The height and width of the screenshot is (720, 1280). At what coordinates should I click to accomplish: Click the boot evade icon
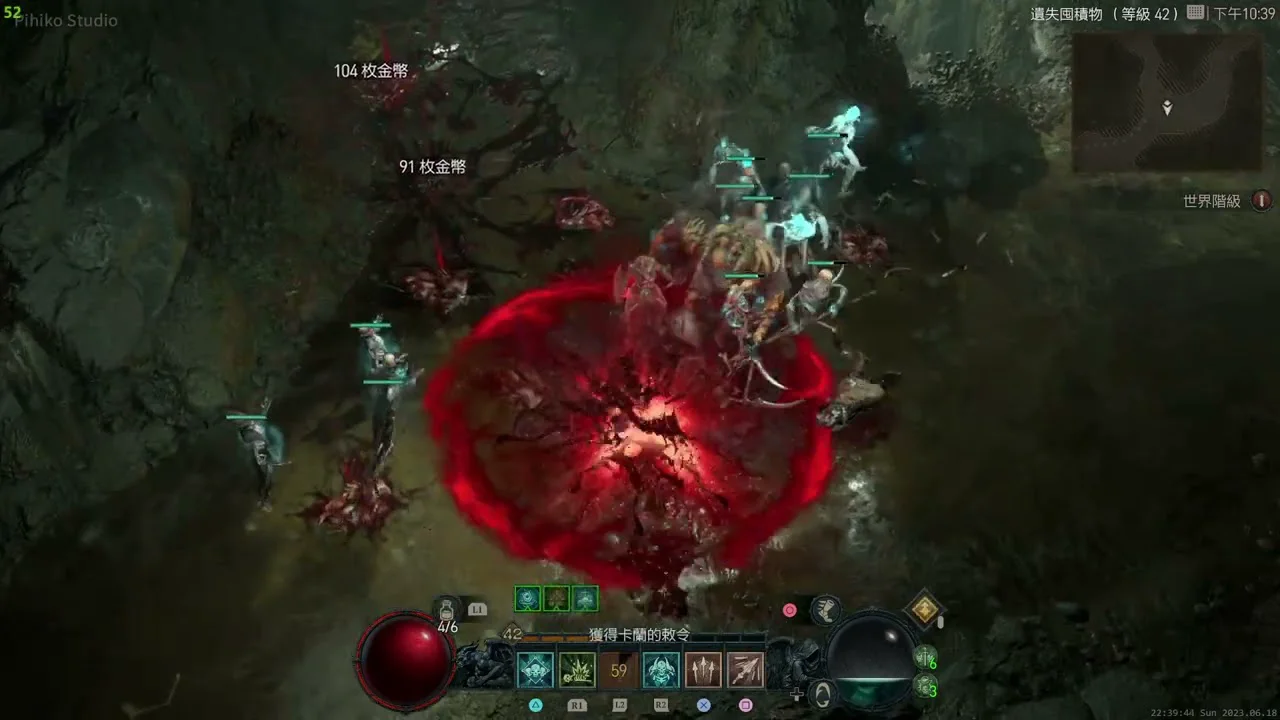825,609
